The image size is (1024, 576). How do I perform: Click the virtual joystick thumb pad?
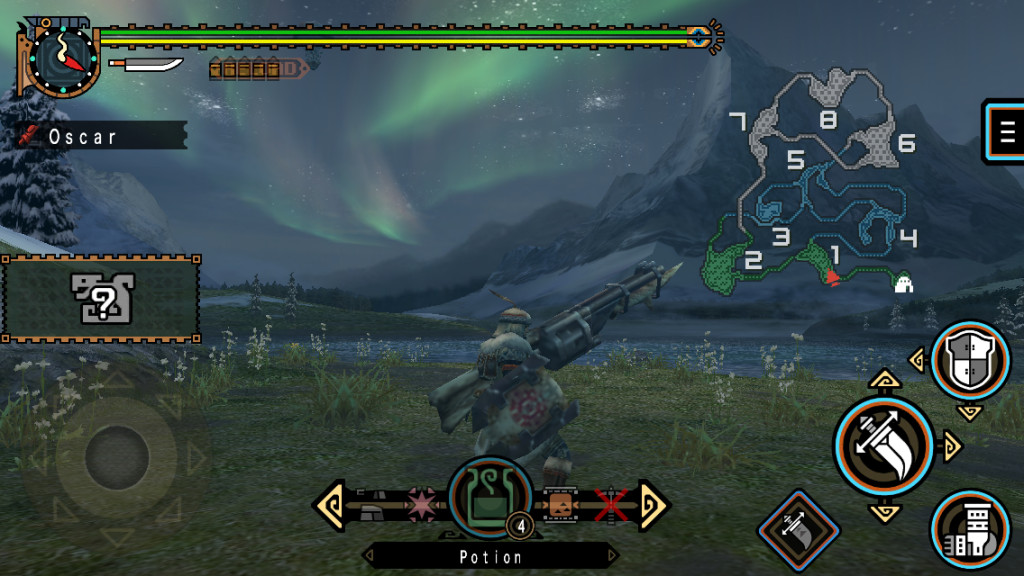[x=117, y=458]
